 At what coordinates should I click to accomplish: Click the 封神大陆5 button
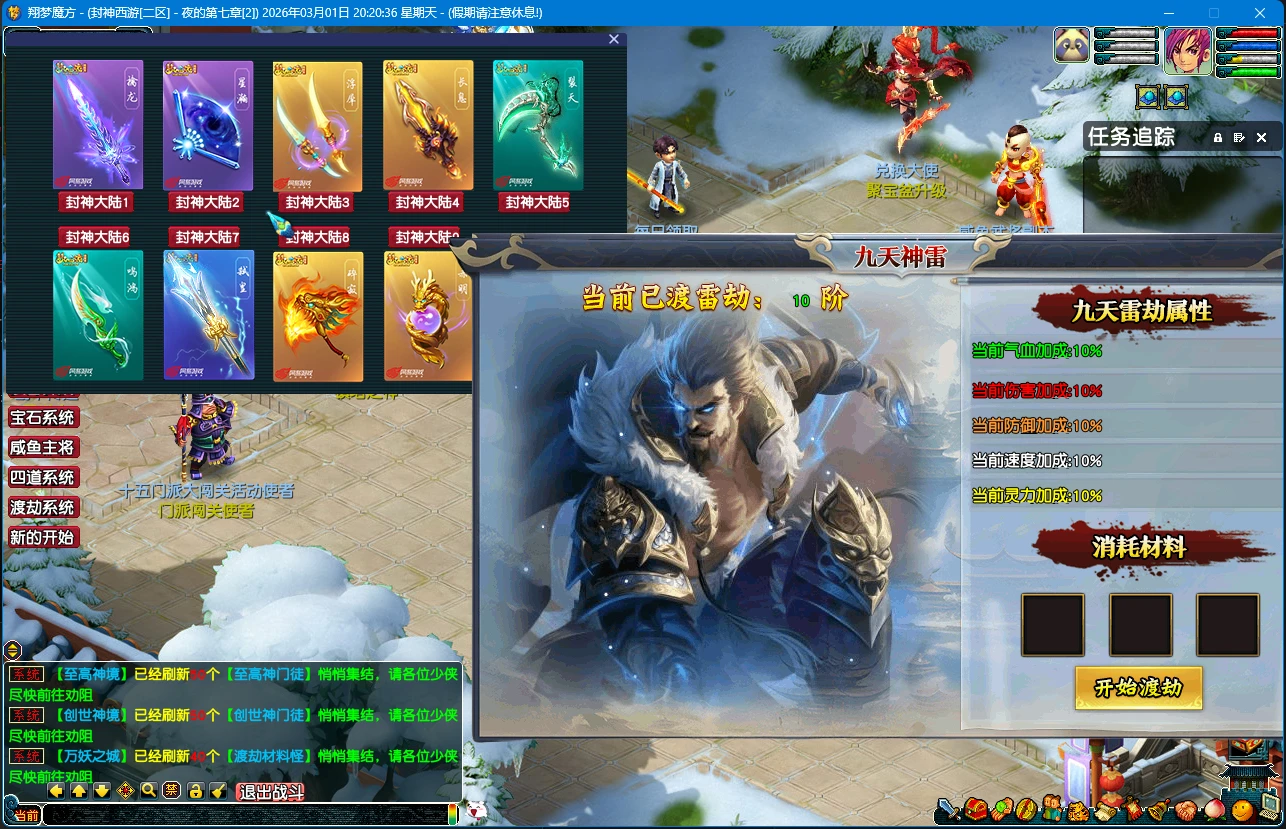point(537,202)
